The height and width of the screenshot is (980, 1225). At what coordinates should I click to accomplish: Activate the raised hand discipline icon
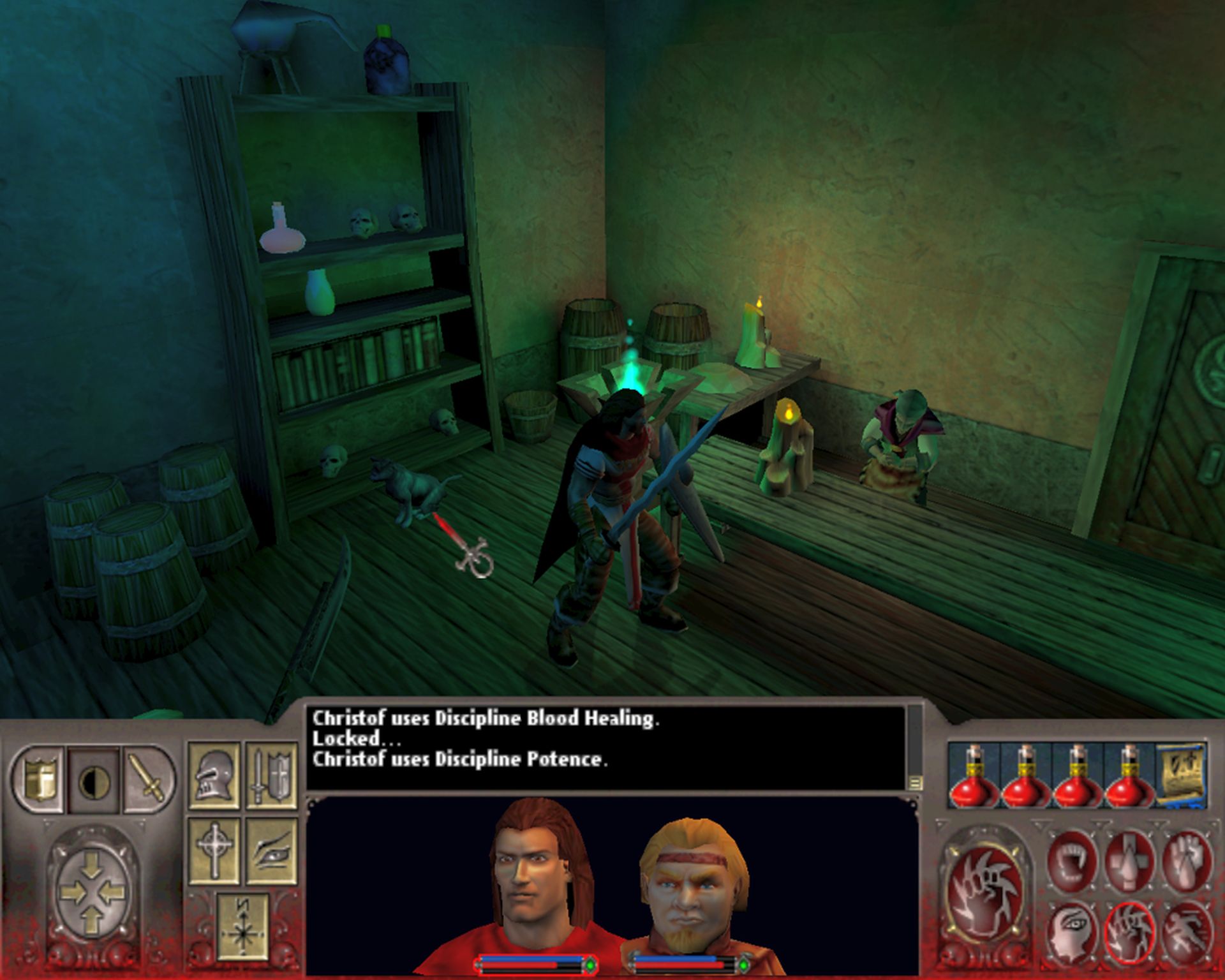pyautogui.click(x=1186, y=858)
